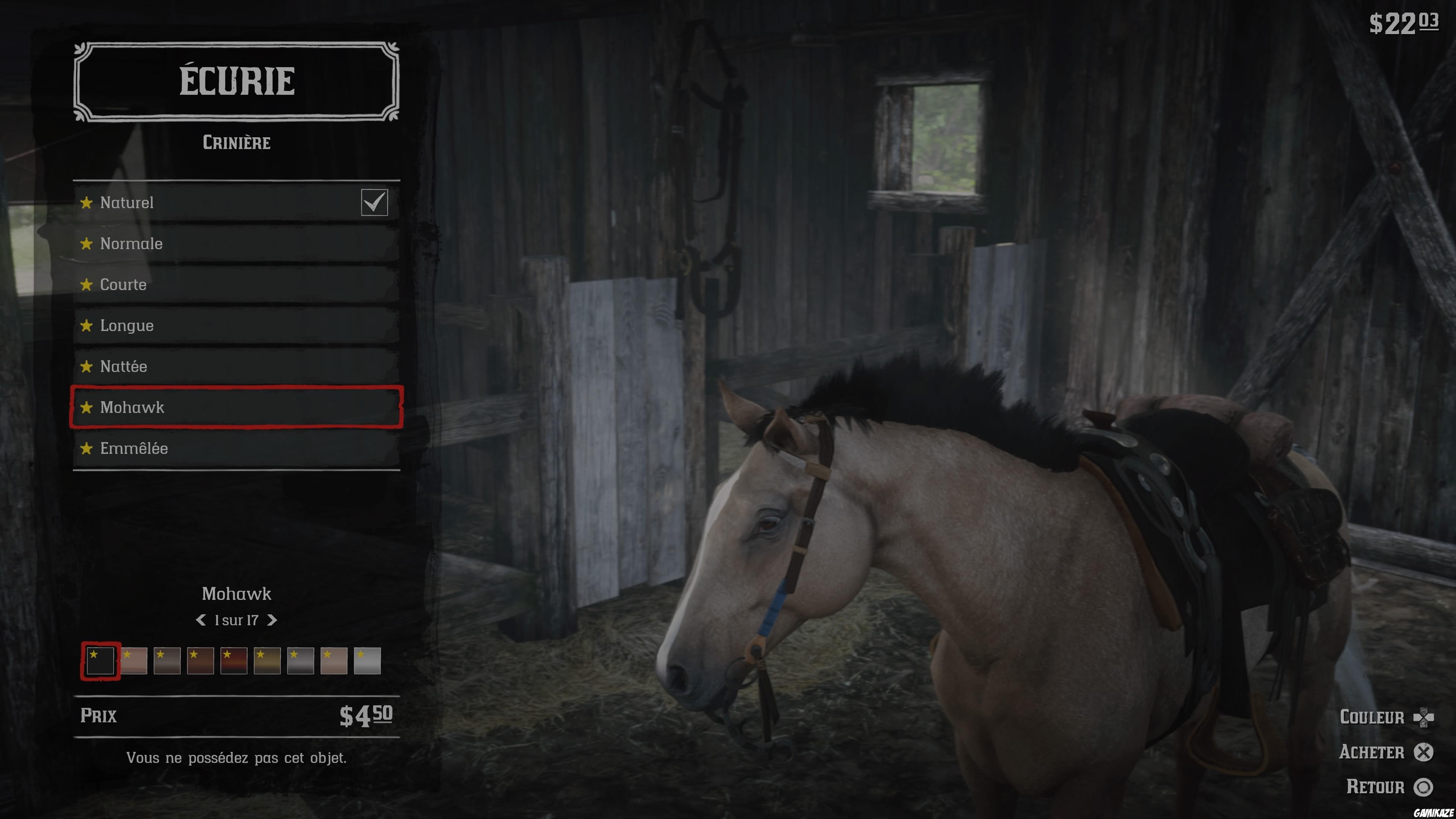The height and width of the screenshot is (819, 1456).
Task: Toggle the favorite star next to Courte
Action: pyautogui.click(x=86, y=285)
